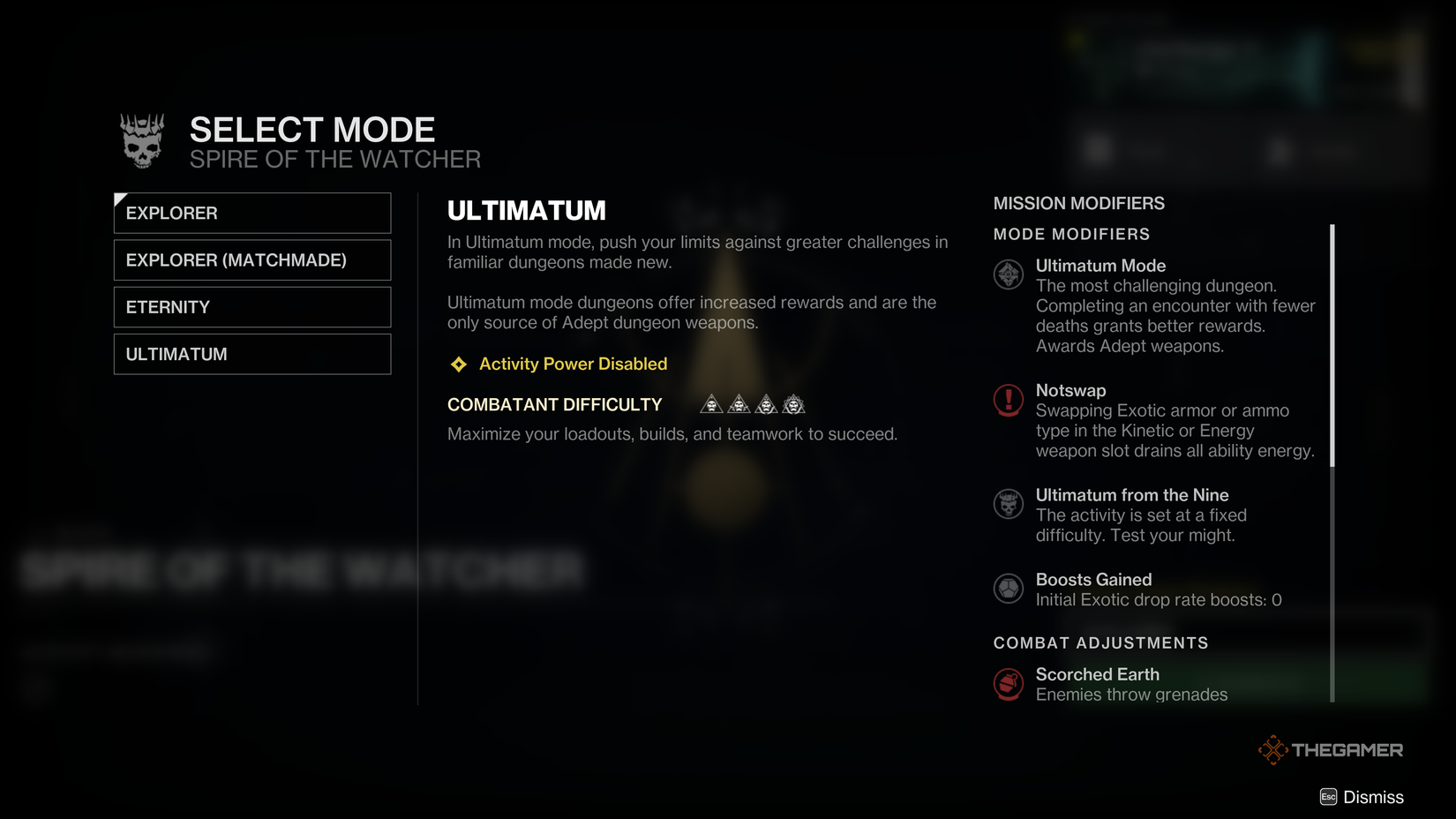Viewport: 1456px width, 819px height.
Task: Select the Explorer (Matchmade) mode option
Action: click(x=251, y=259)
